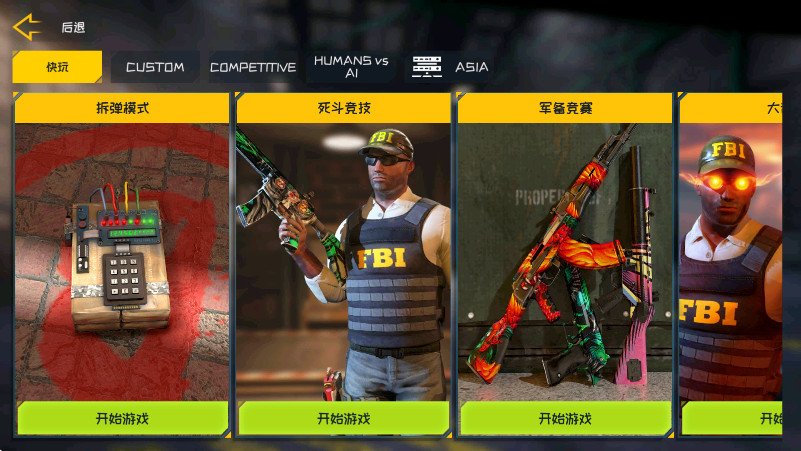801x451 pixels.
Task: Start game under 军备竞赛 arms race mode
Action: click(565, 418)
